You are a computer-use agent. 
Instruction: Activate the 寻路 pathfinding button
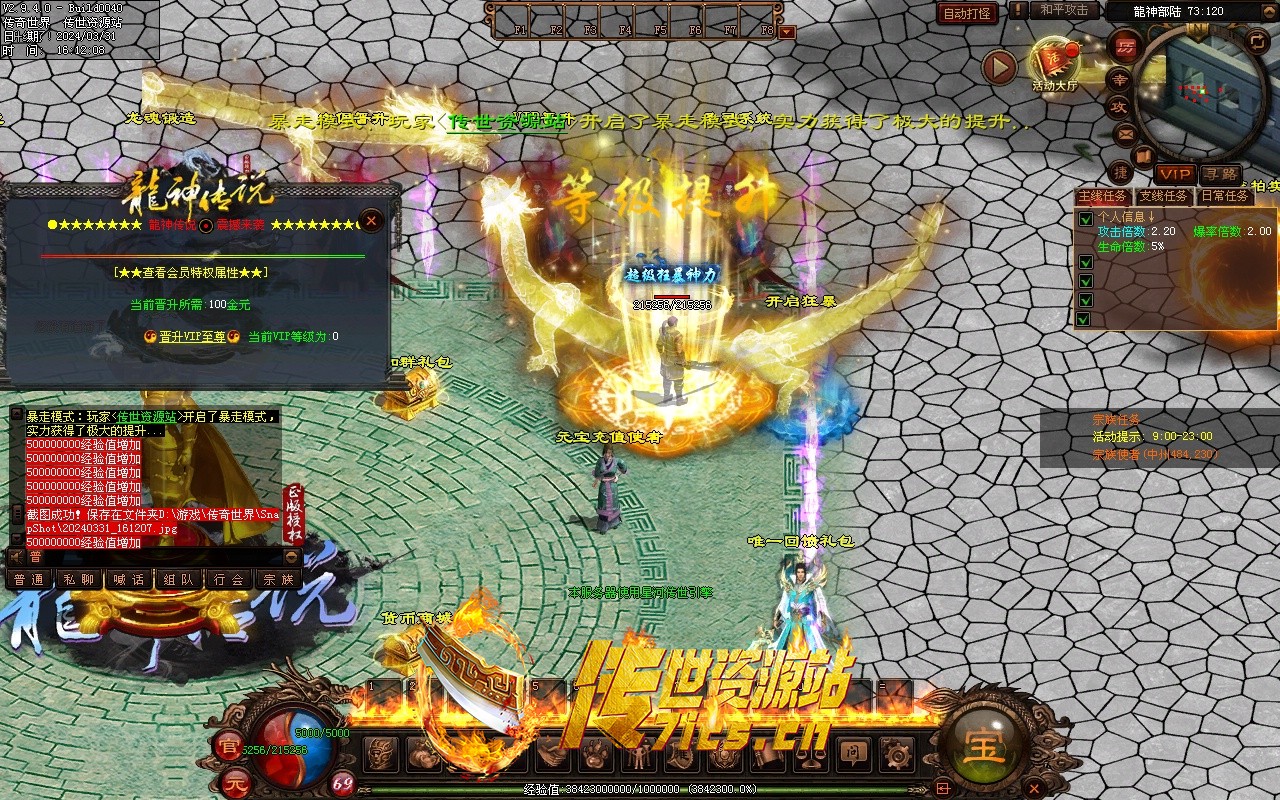click(x=1219, y=175)
